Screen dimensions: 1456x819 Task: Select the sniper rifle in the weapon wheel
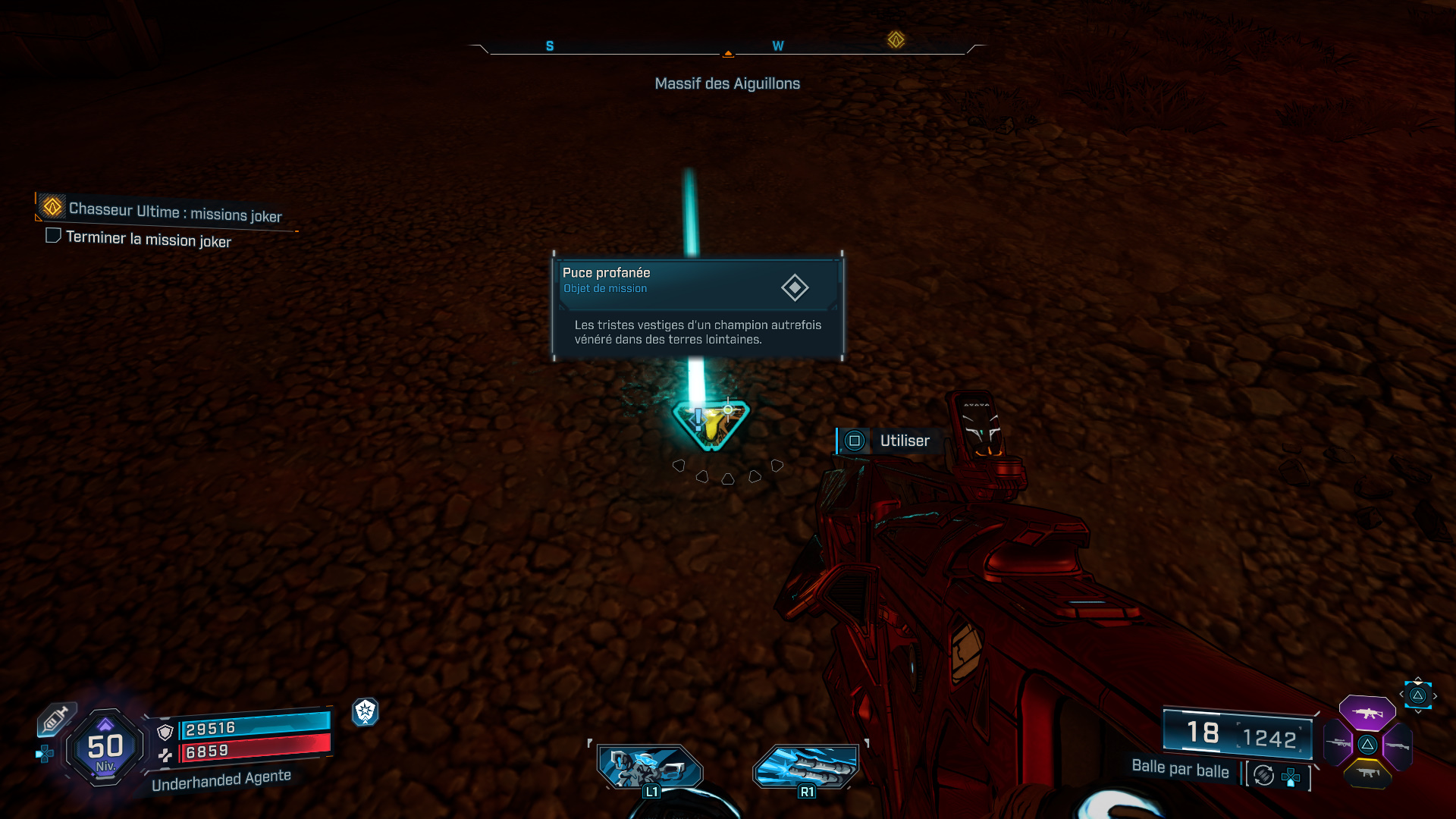(1338, 743)
